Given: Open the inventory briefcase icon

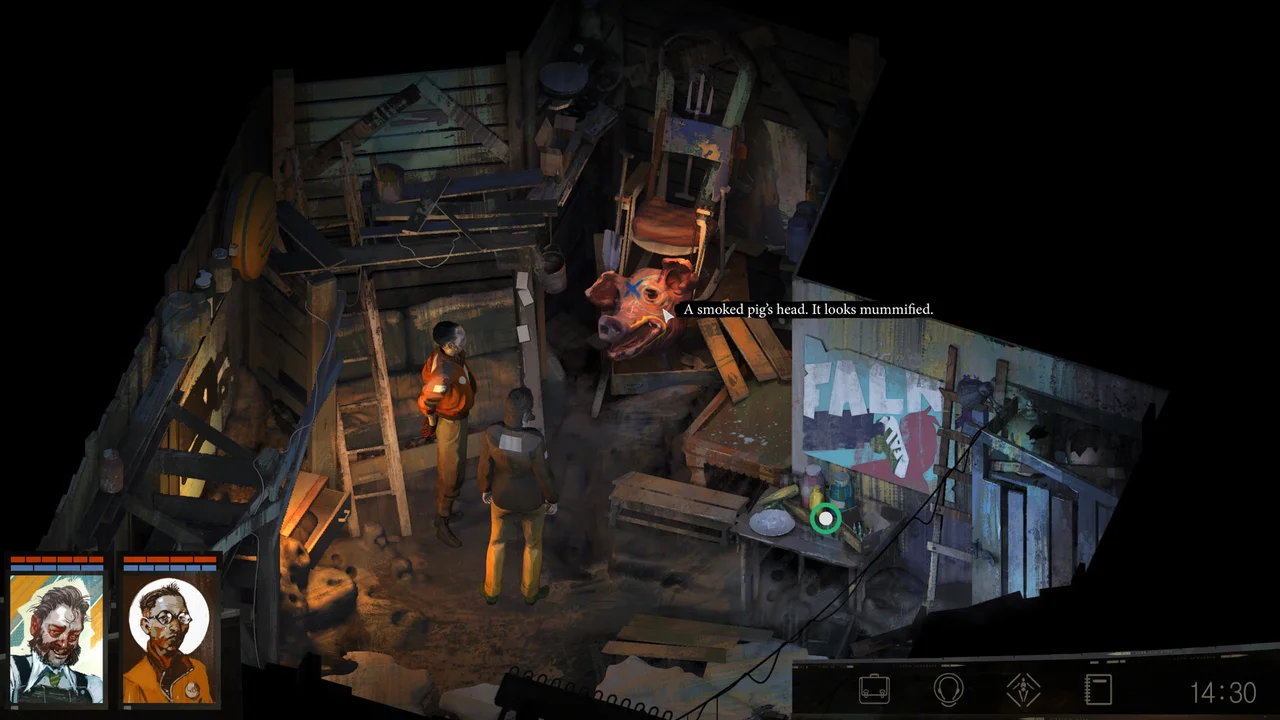Looking at the screenshot, I should point(875,690).
